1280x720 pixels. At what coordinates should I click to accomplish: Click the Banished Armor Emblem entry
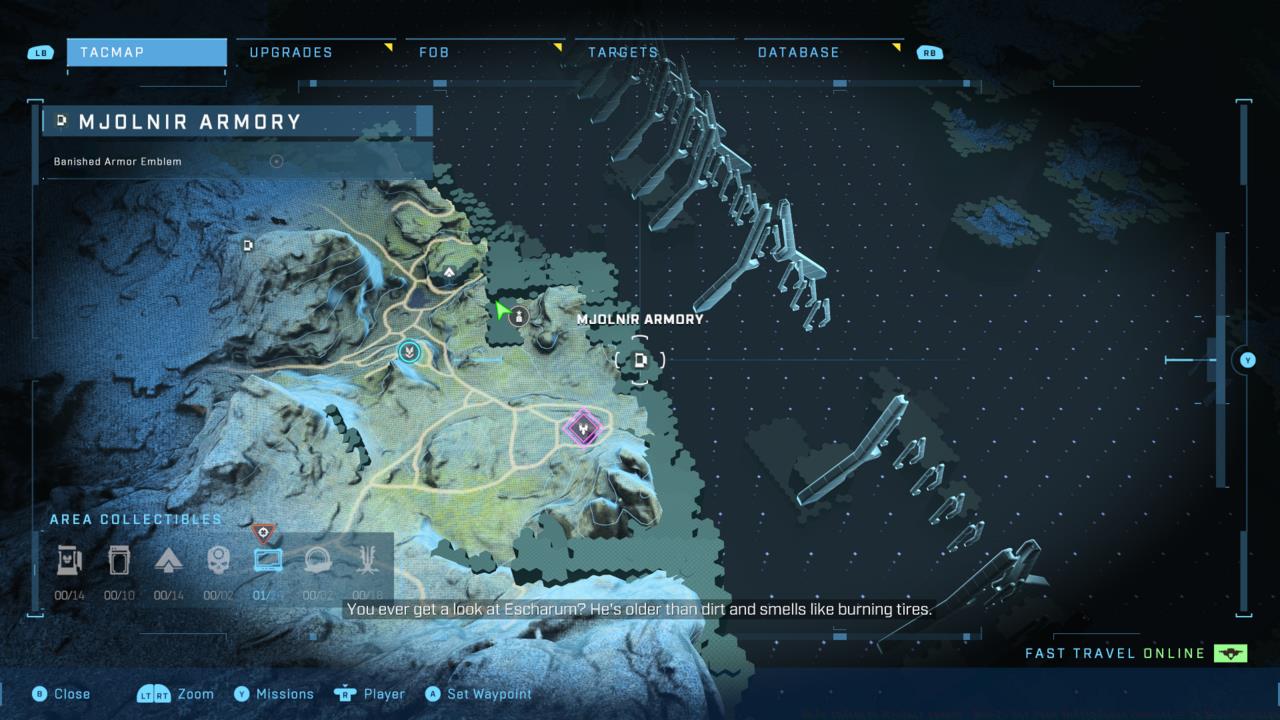pyautogui.click(x=119, y=161)
